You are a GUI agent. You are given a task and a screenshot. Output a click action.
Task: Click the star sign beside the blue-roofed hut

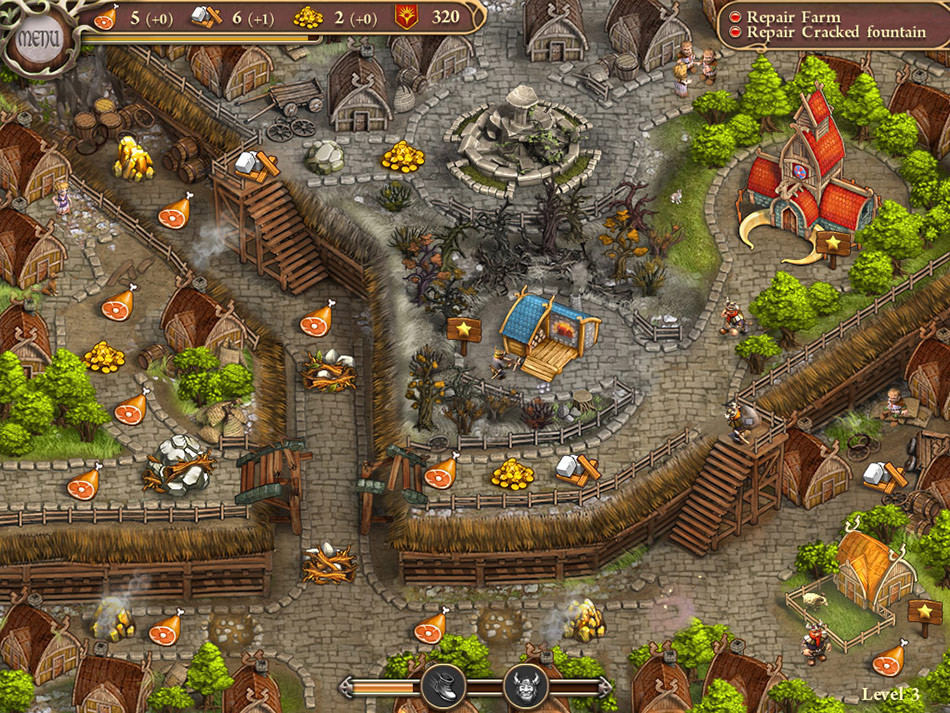pyautogui.click(x=464, y=330)
